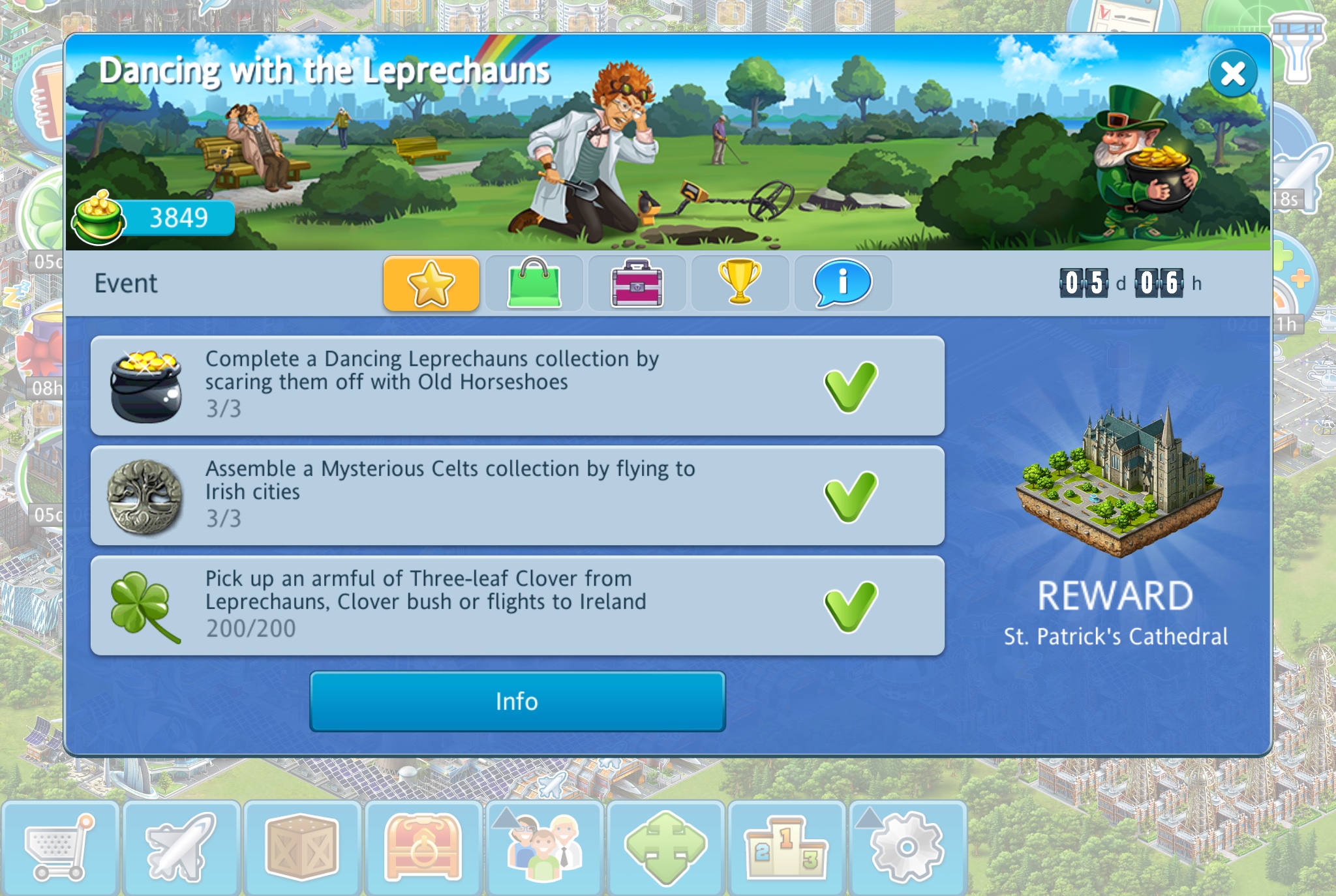Open the friends group menu
1336x896 pixels.
(x=544, y=848)
